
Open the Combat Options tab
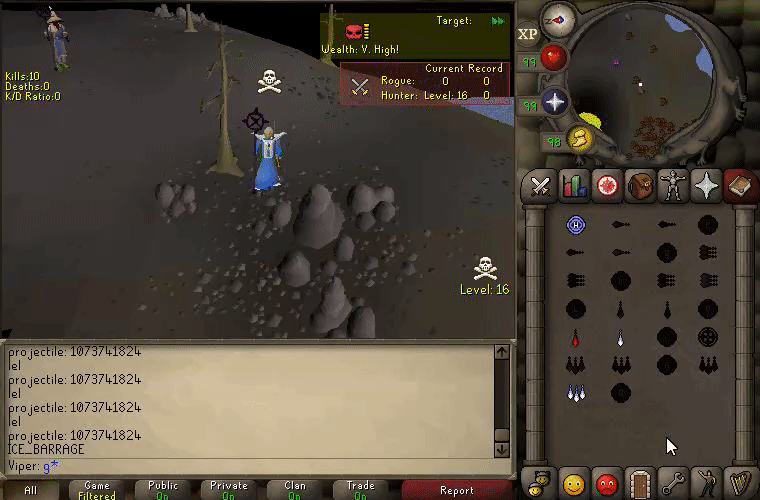point(541,186)
